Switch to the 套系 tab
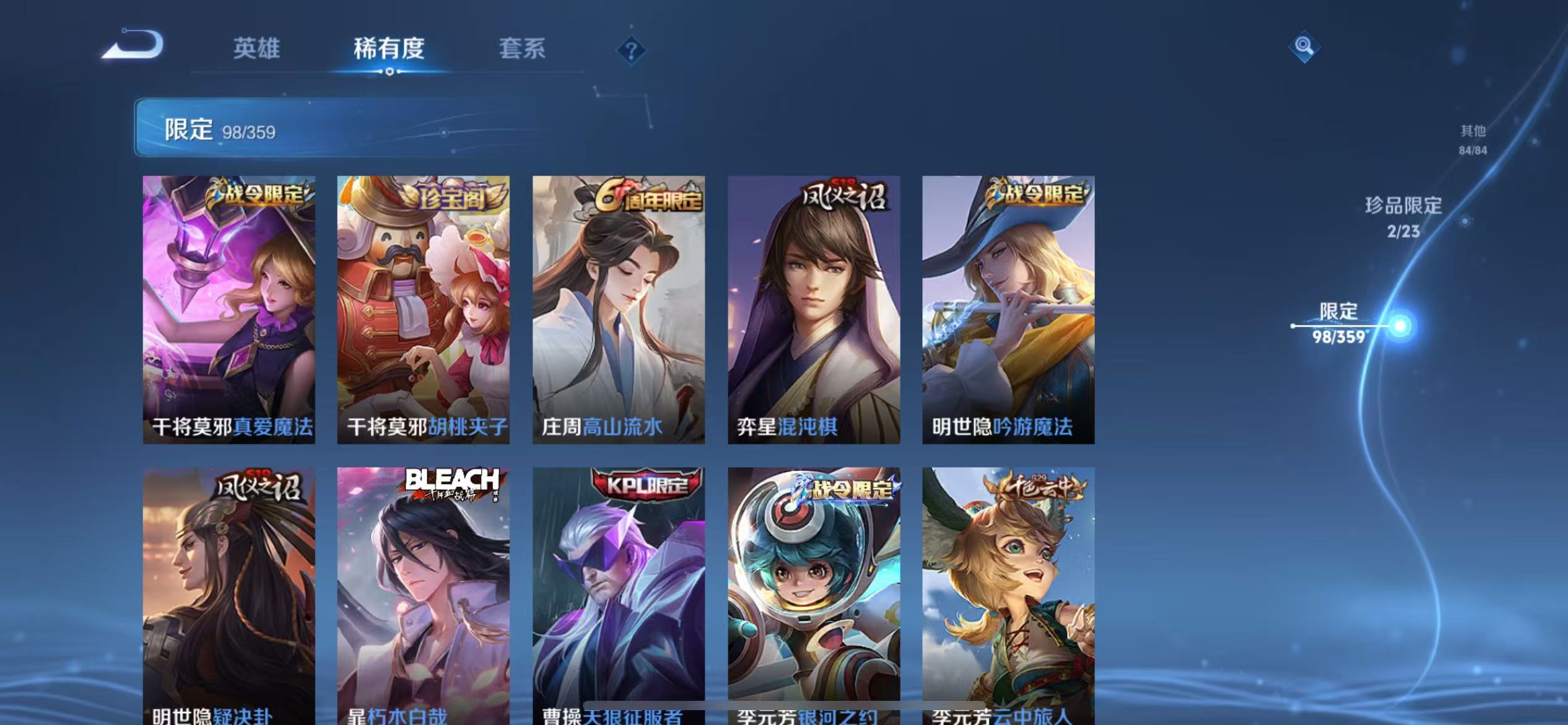 tap(523, 48)
